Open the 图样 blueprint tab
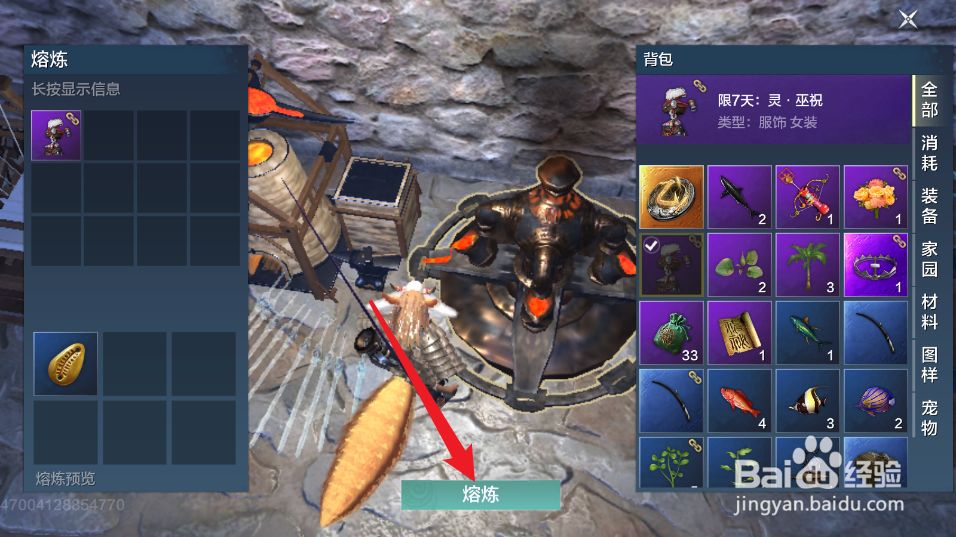Image resolution: width=956 pixels, height=537 pixels. (929, 365)
